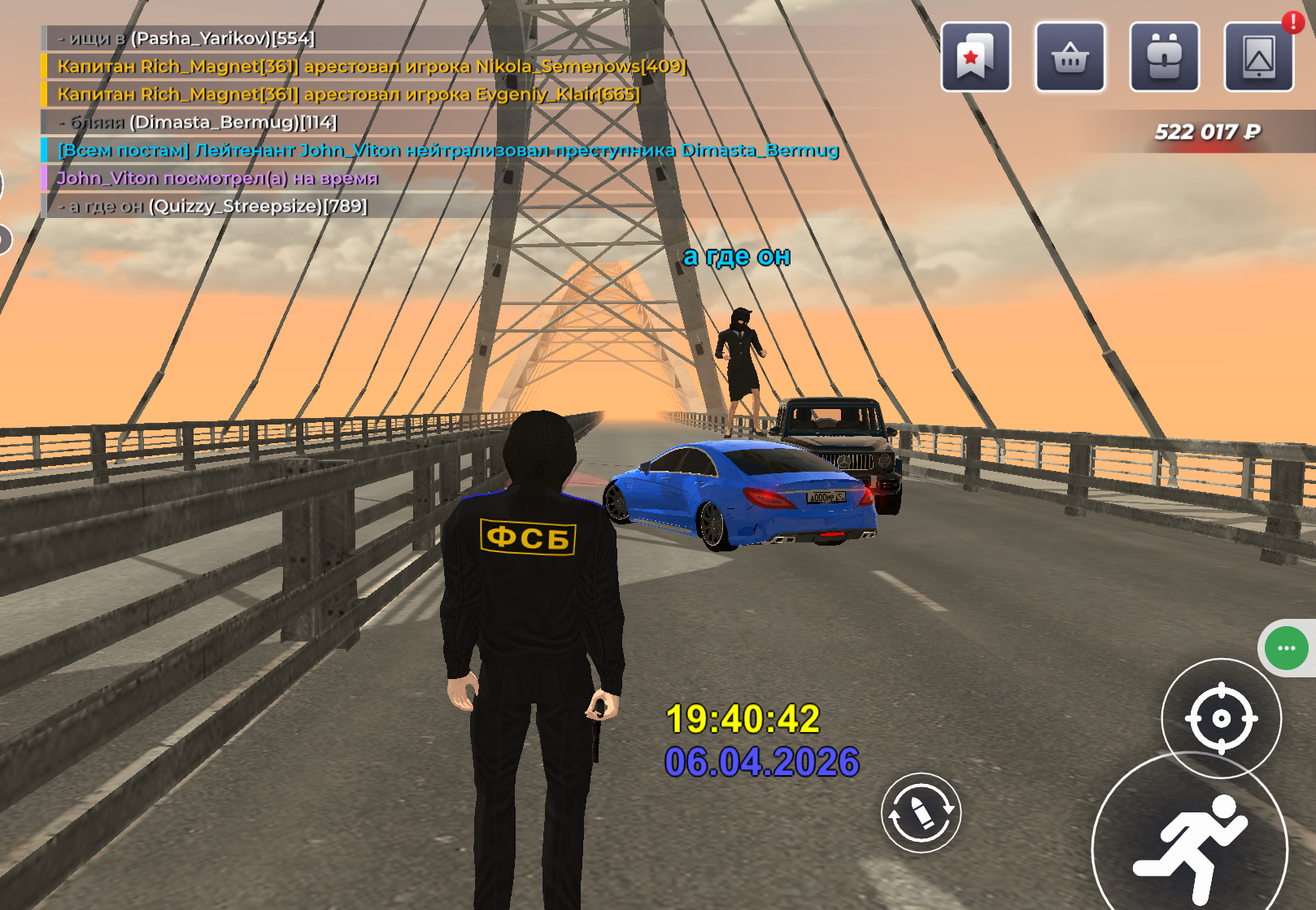Tap the bullet reload button
This screenshot has height=910, width=1316.
(921, 812)
